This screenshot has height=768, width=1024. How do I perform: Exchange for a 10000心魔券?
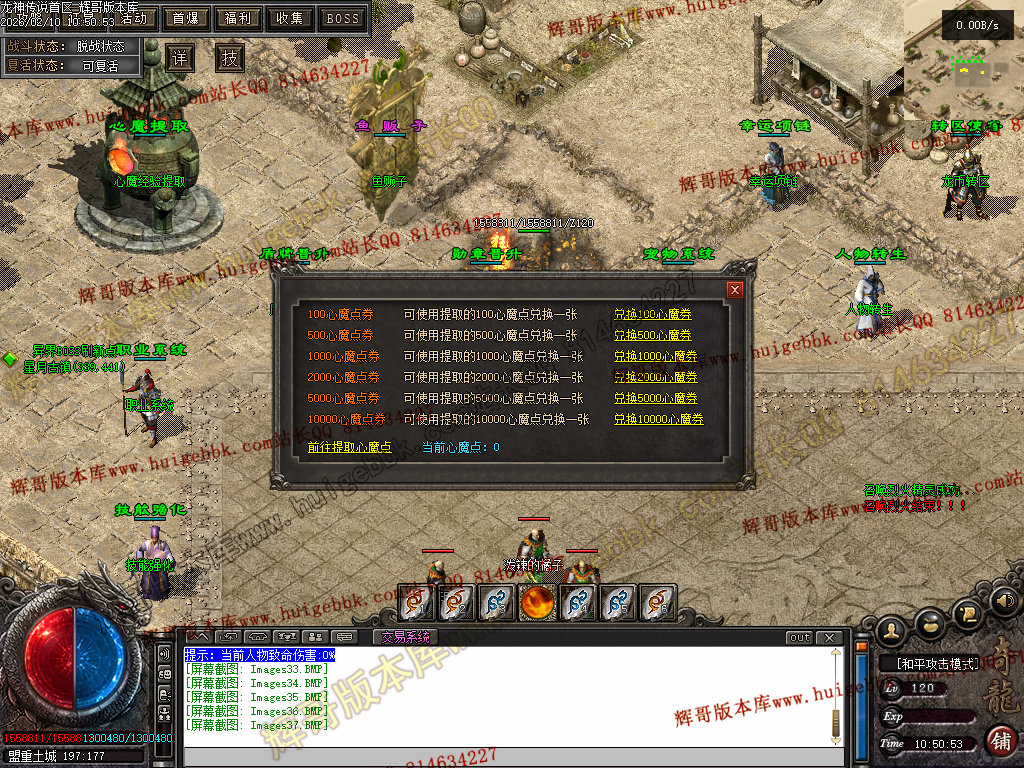[x=658, y=419]
